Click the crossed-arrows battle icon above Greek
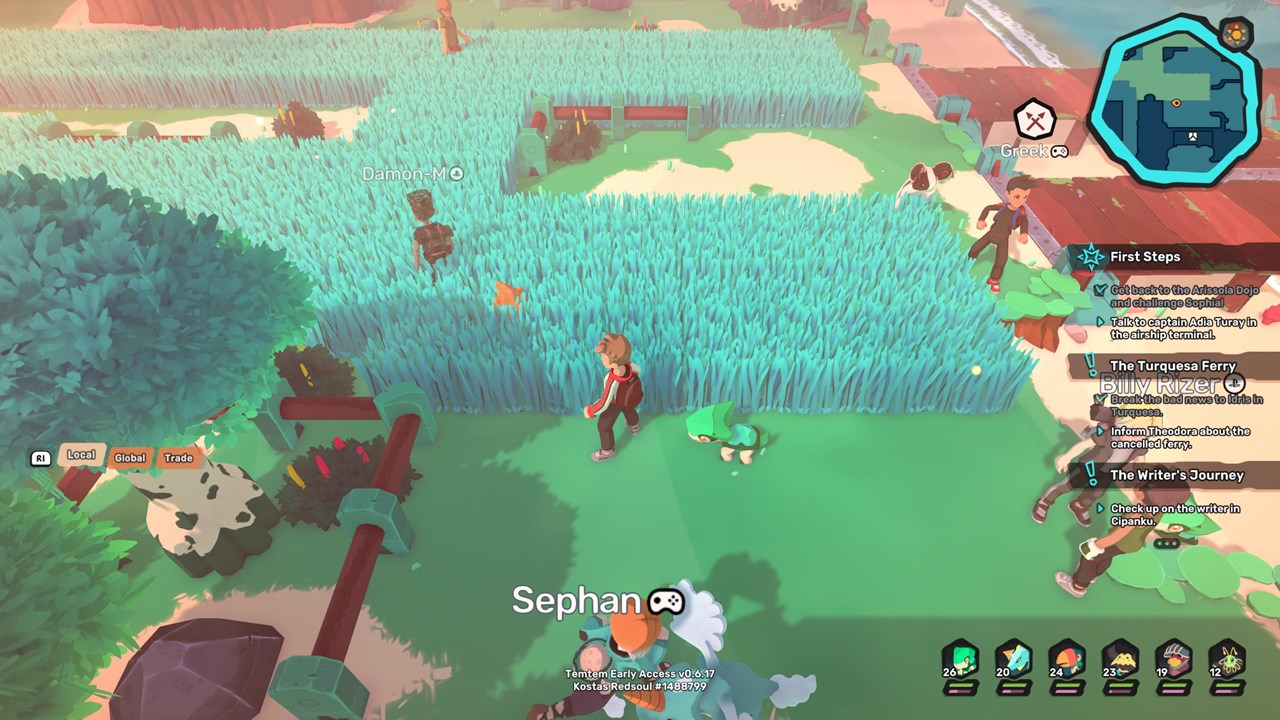This screenshot has width=1280, height=720. pyautogui.click(x=1035, y=121)
